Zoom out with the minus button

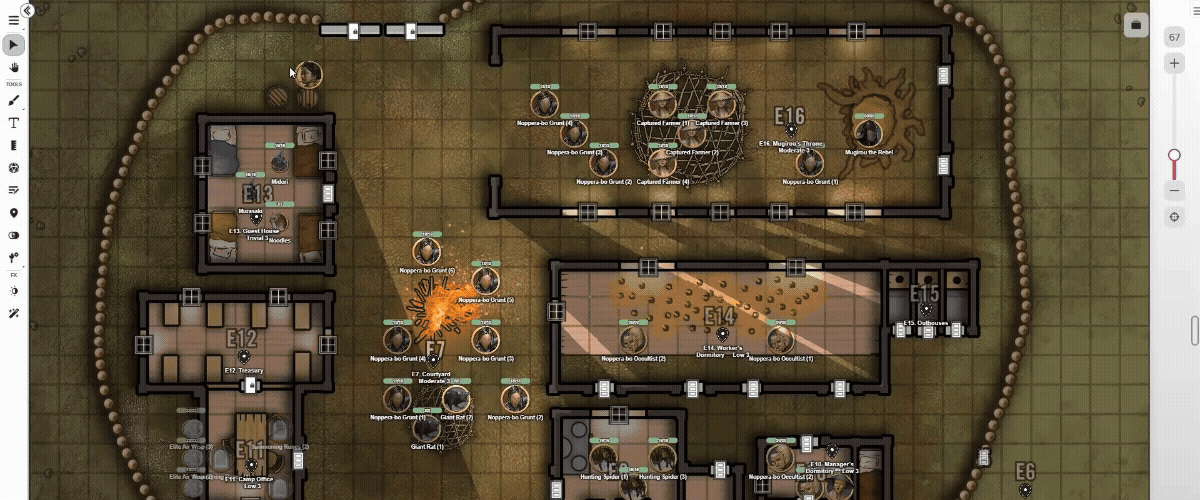(x=1175, y=190)
